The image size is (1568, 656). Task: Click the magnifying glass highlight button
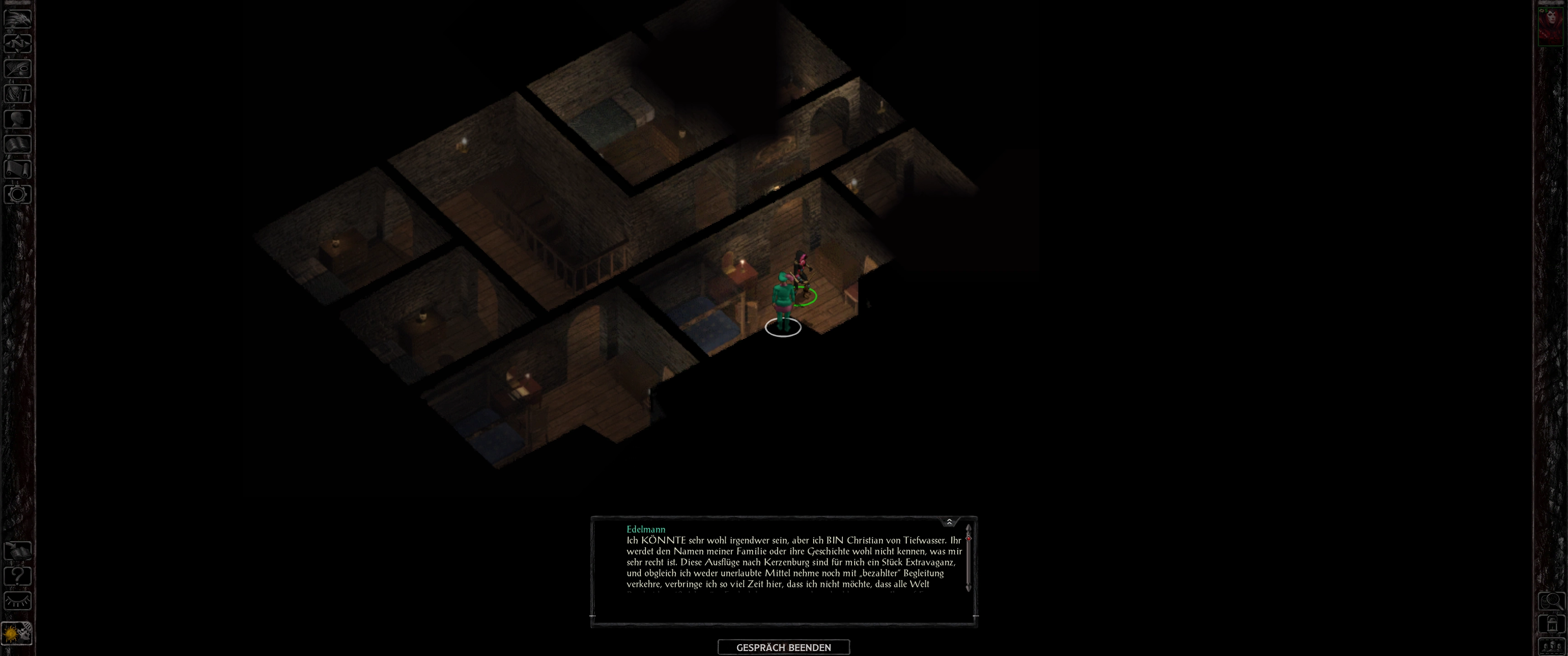pyautogui.click(x=1552, y=601)
